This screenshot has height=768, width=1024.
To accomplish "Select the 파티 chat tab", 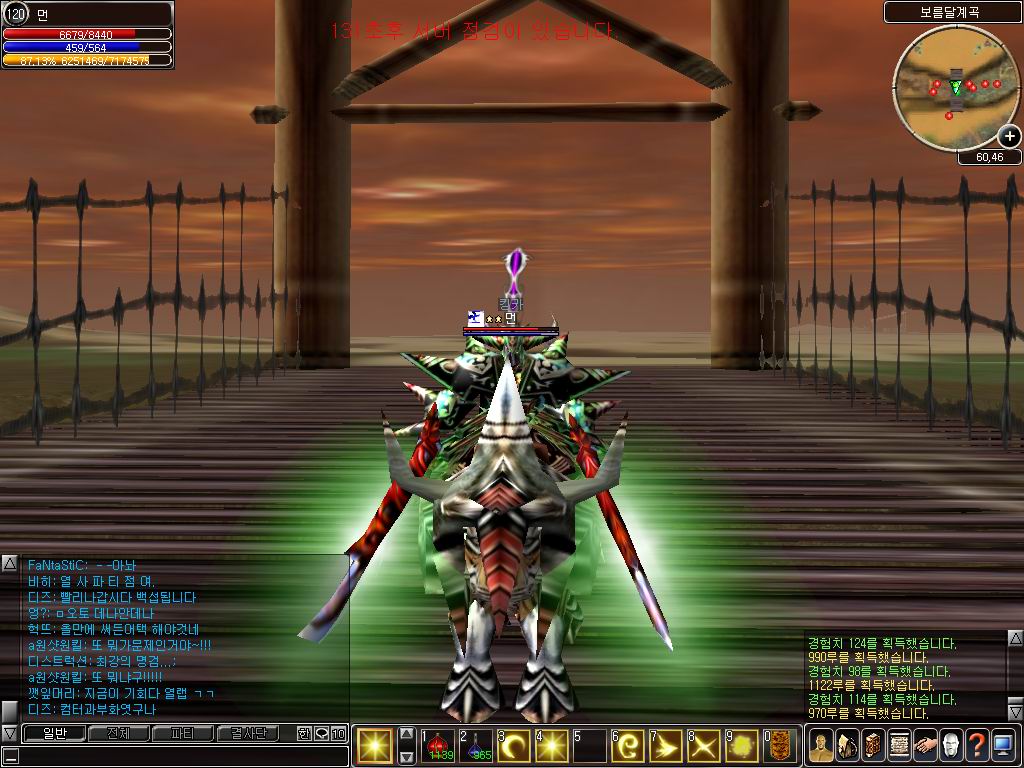I will coord(182,733).
